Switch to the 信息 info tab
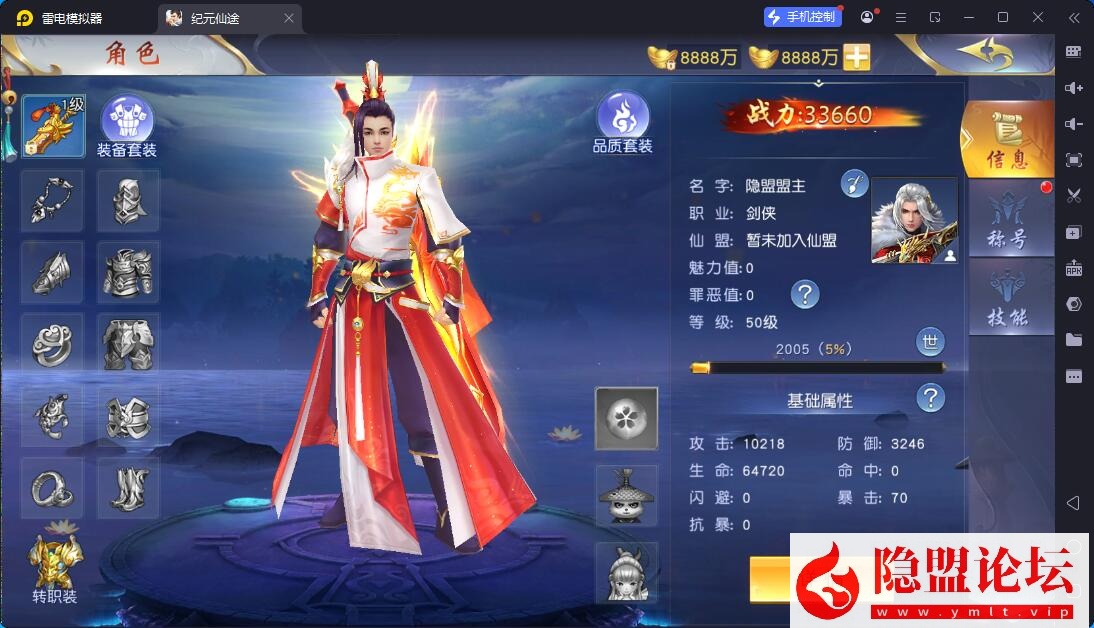Viewport: 1094px width, 628px height. pos(1006,140)
